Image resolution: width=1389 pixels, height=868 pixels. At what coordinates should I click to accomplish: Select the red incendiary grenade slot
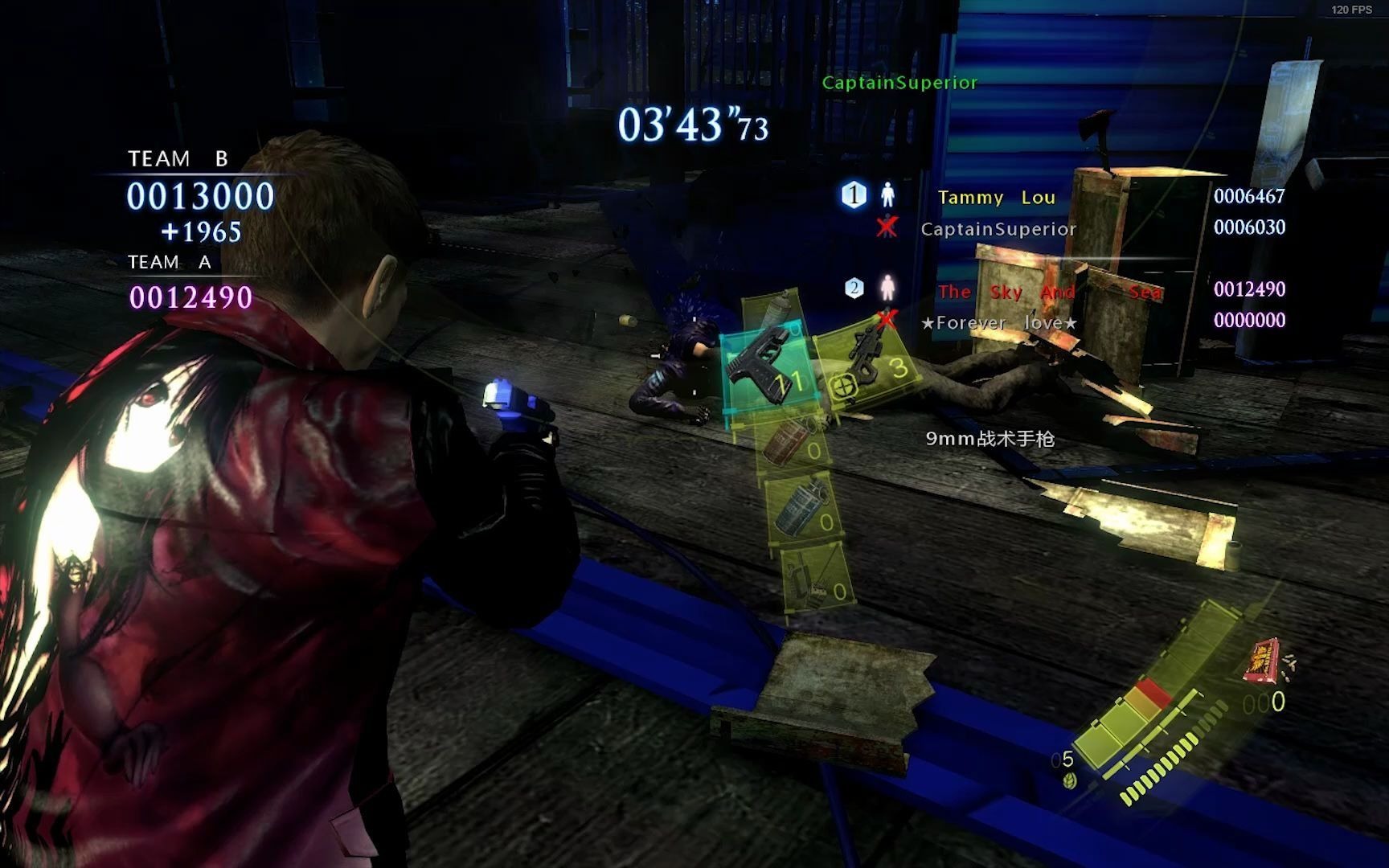click(792, 444)
